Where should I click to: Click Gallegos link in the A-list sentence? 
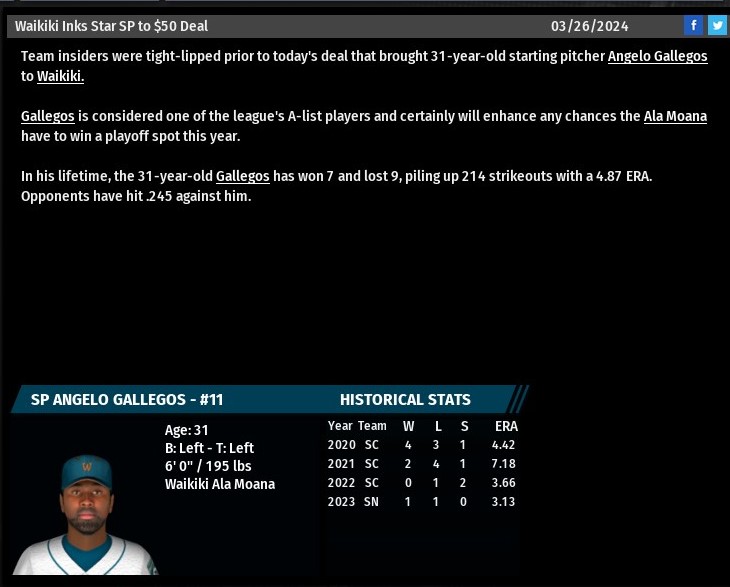point(48,116)
